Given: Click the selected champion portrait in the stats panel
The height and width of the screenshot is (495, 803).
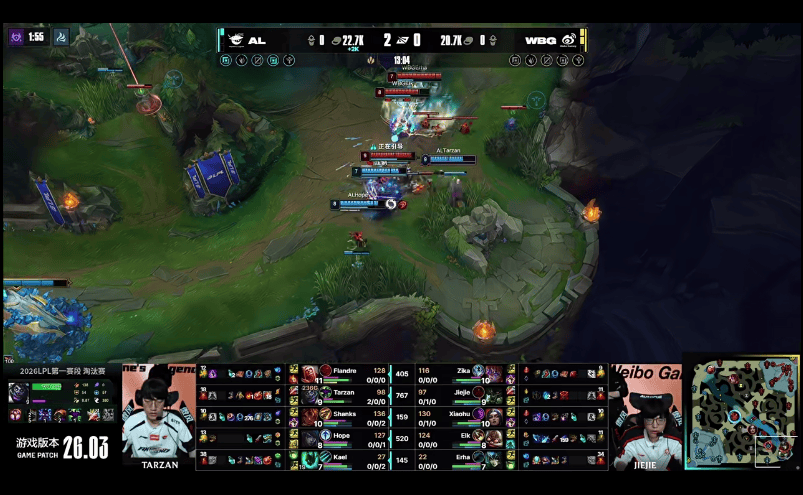Looking at the screenshot, I should (19, 392).
